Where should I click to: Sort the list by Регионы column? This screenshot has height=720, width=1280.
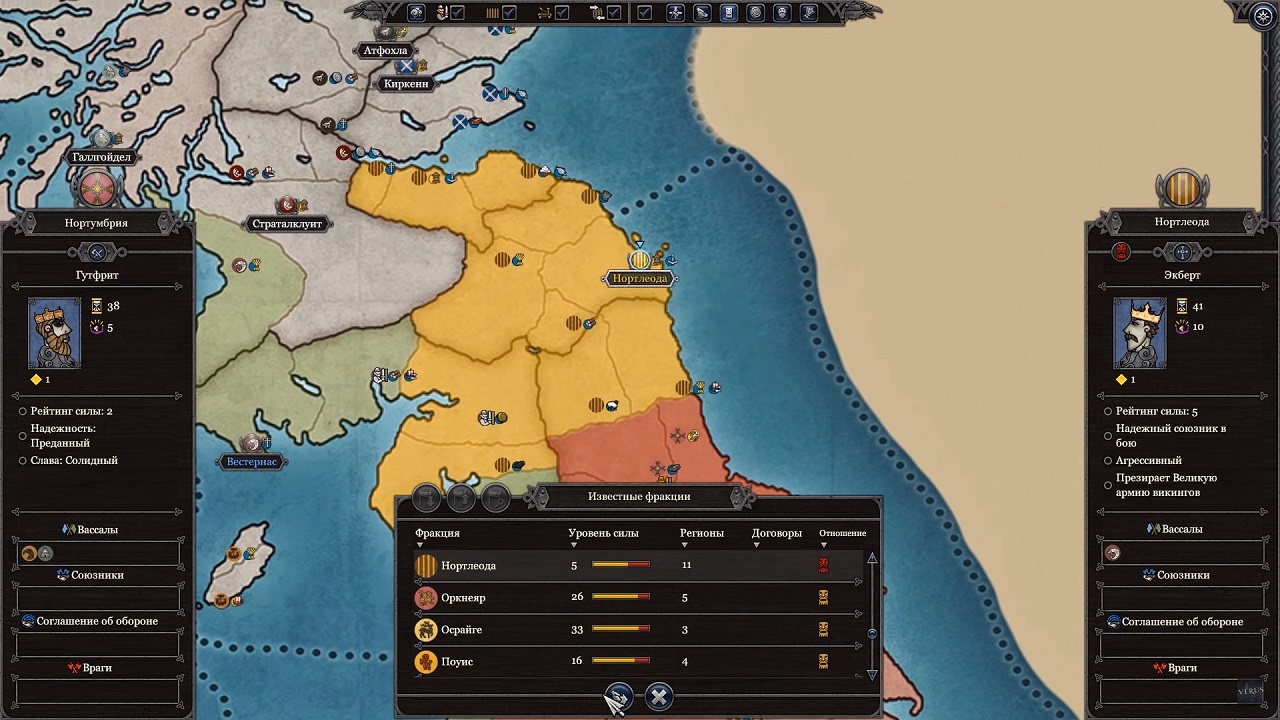(701, 534)
